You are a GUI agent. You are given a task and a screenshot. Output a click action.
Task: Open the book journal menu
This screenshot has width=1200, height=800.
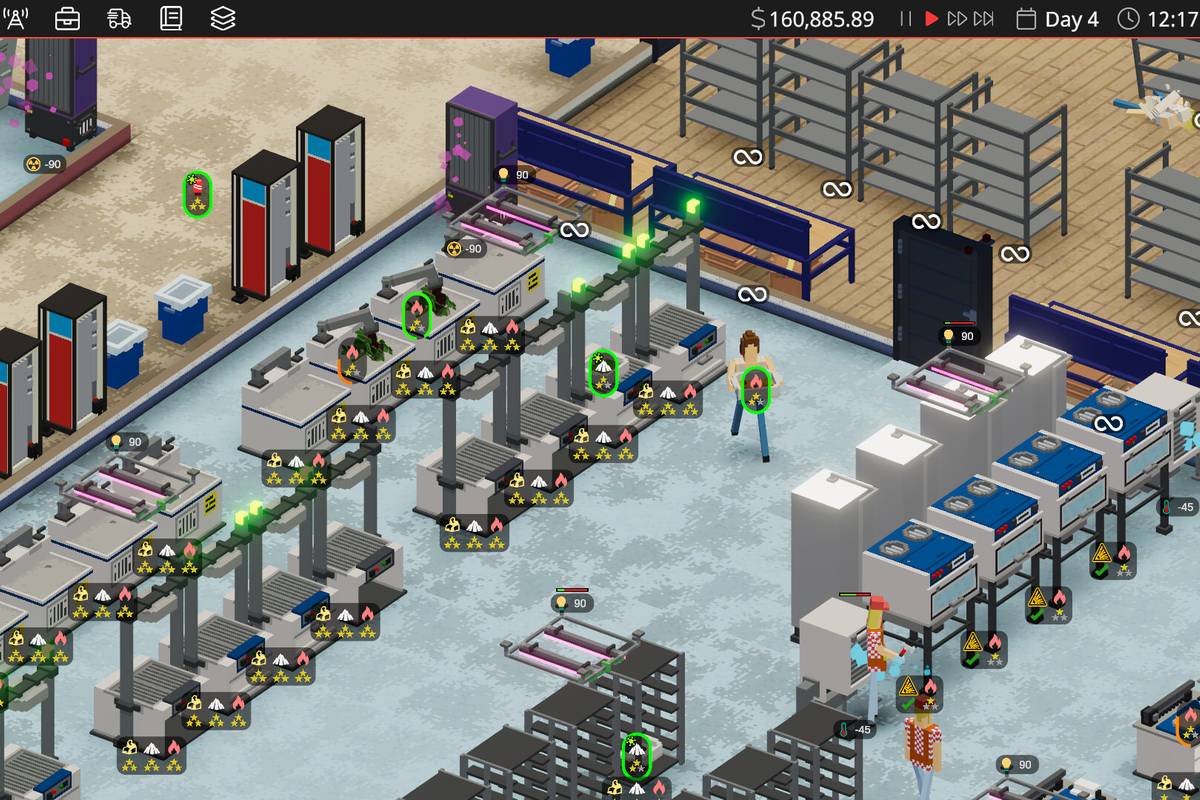tap(171, 18)
